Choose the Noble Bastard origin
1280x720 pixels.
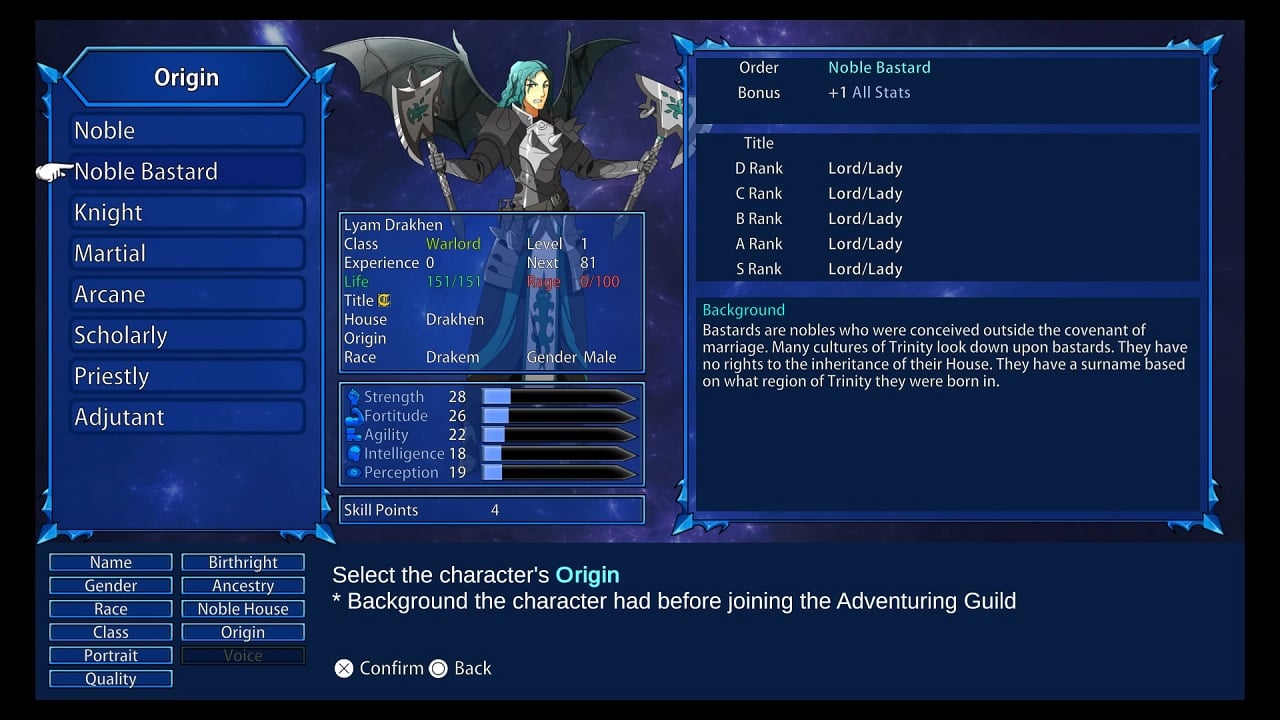click(187, 172)
